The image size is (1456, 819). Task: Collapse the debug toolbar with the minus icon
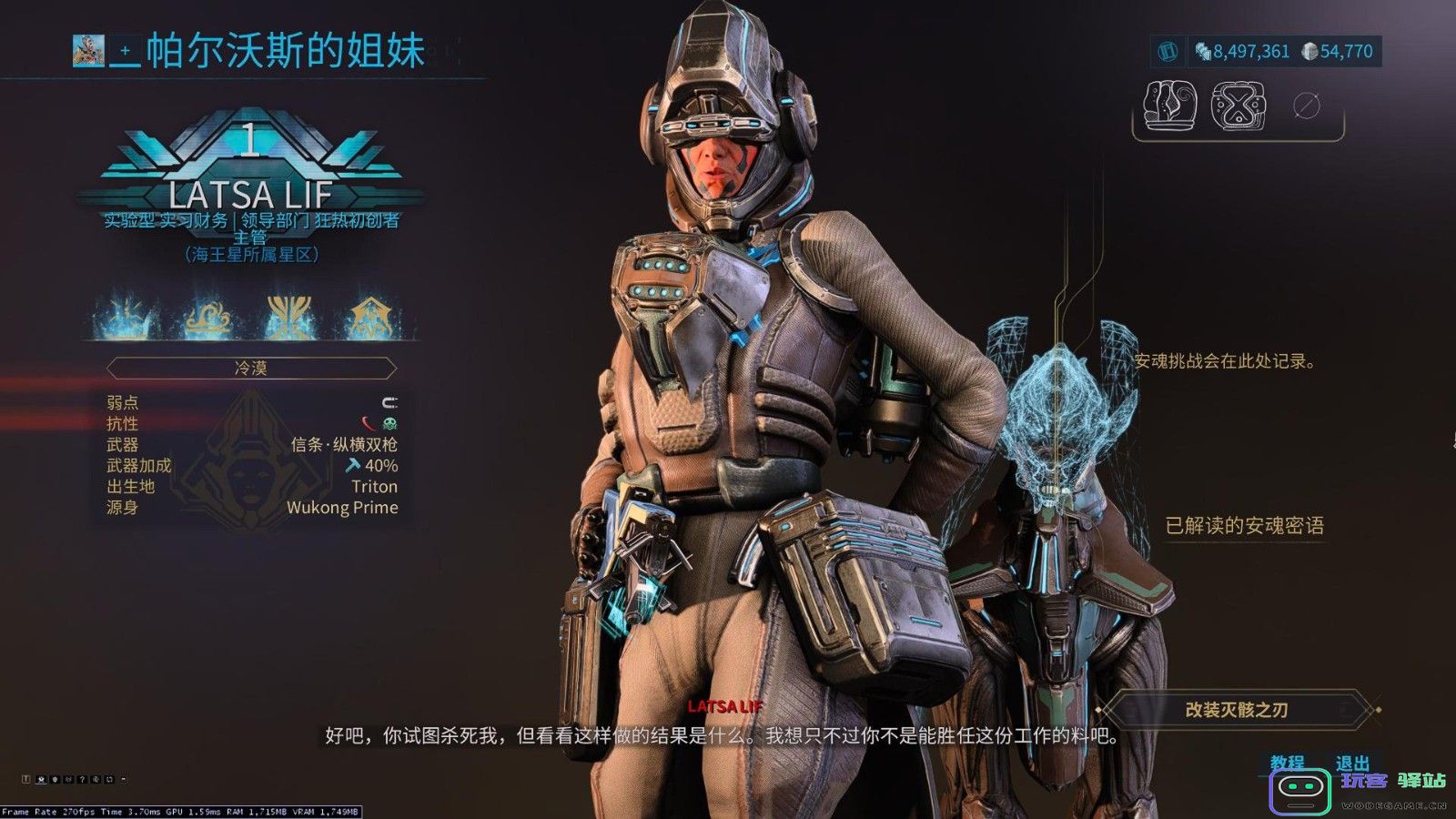(124, 779)
